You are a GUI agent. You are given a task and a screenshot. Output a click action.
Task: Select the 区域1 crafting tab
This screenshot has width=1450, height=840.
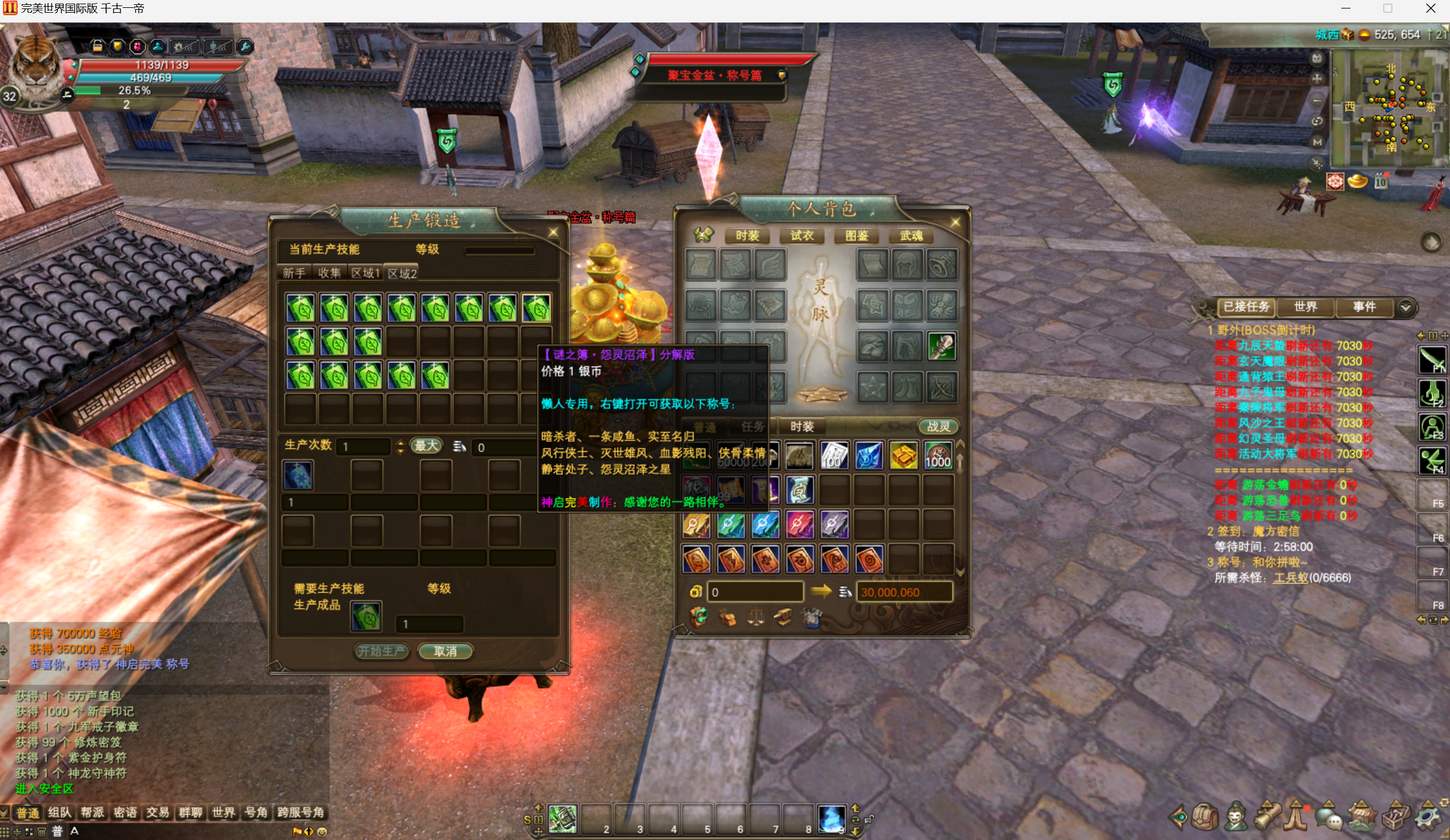[365, 273]
